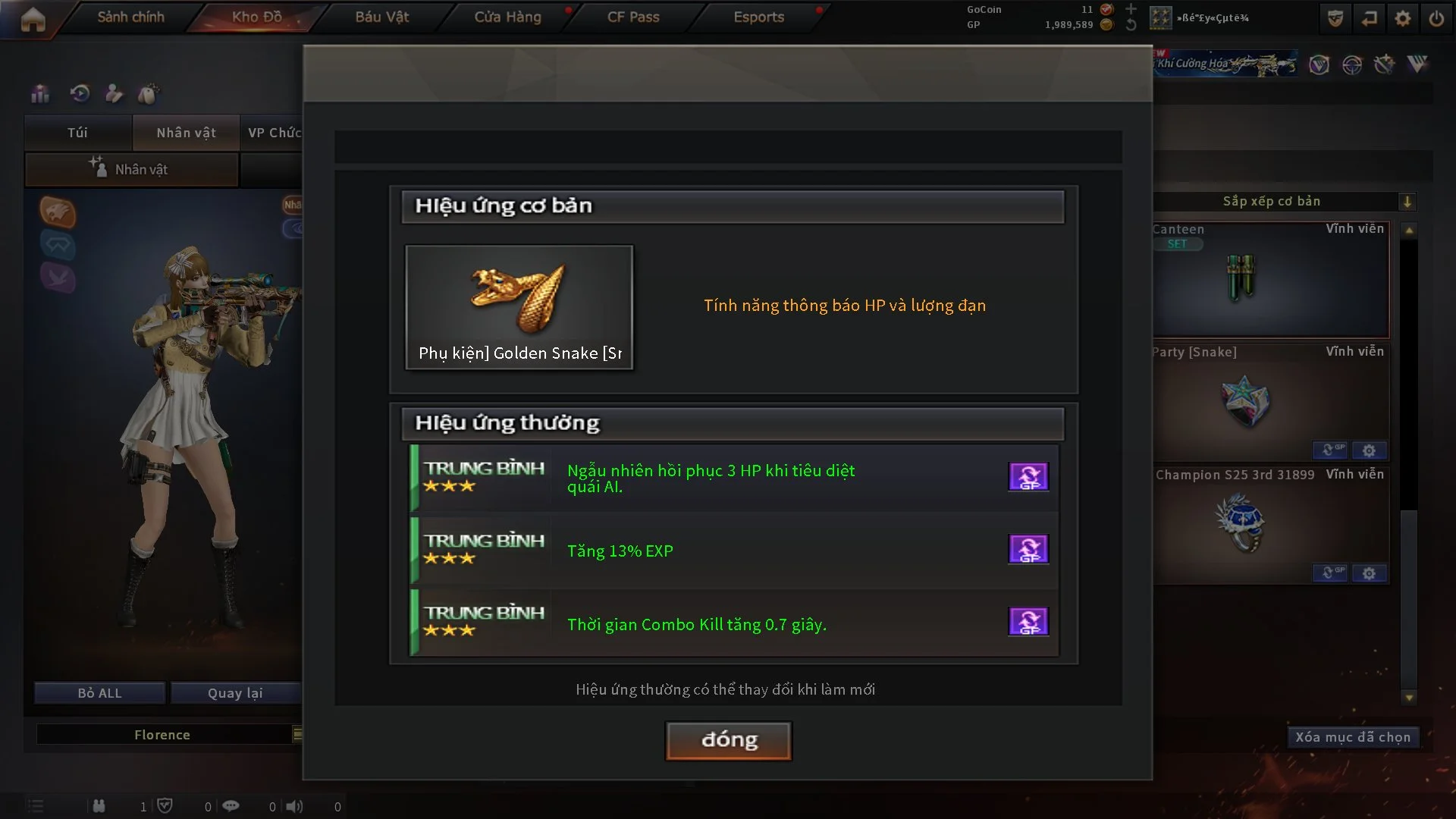Click the Bỏ ALL button
Viewport: 1456px width, 819px height.
[99, 693]
